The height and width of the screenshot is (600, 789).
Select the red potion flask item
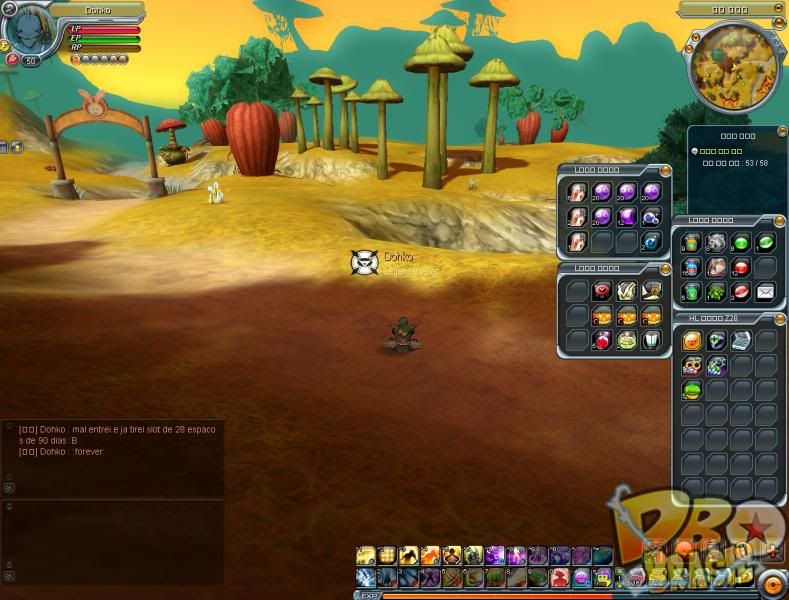click(603, 340)
